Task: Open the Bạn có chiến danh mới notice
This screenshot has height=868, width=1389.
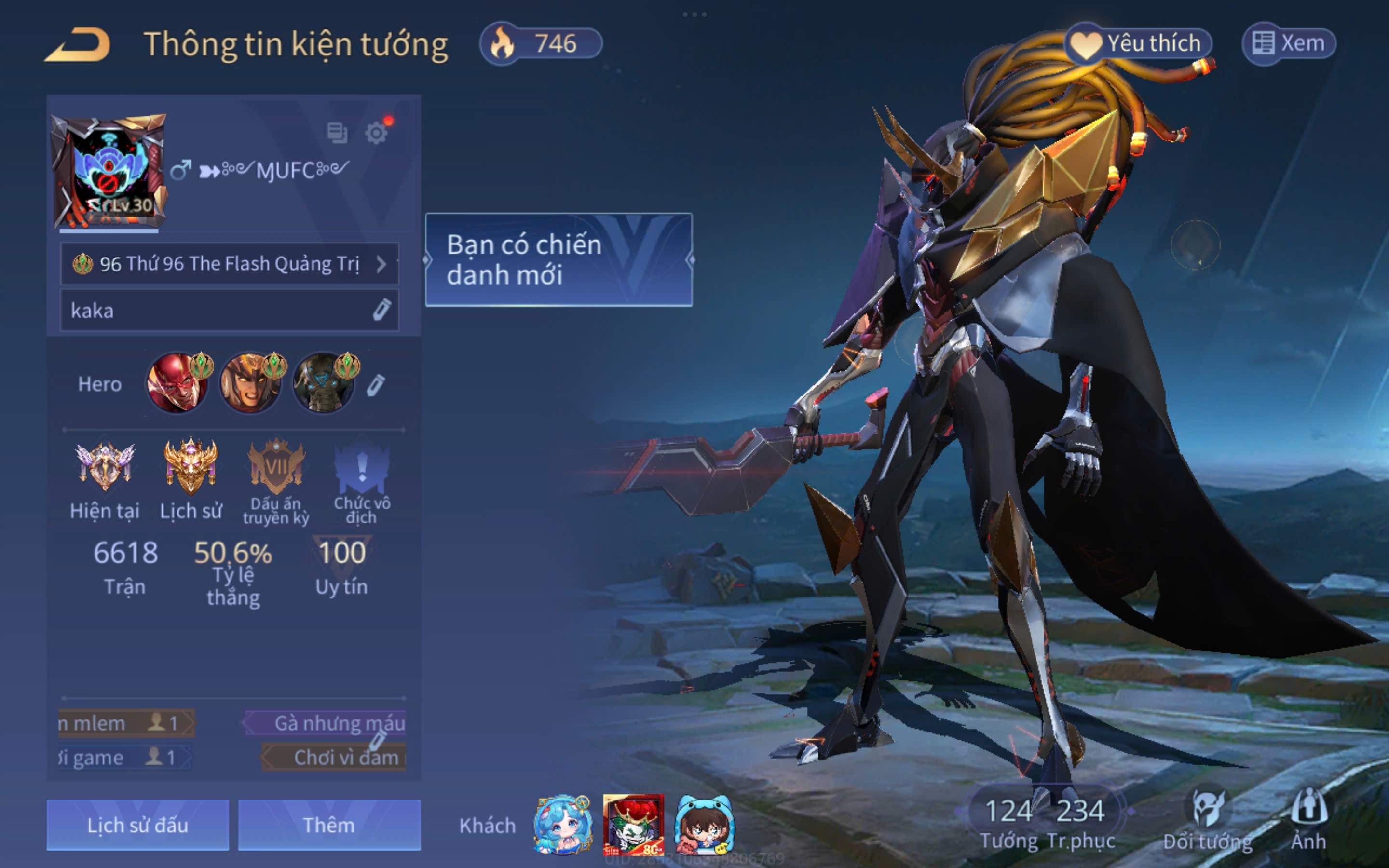Action: click(x=558, y=259)
